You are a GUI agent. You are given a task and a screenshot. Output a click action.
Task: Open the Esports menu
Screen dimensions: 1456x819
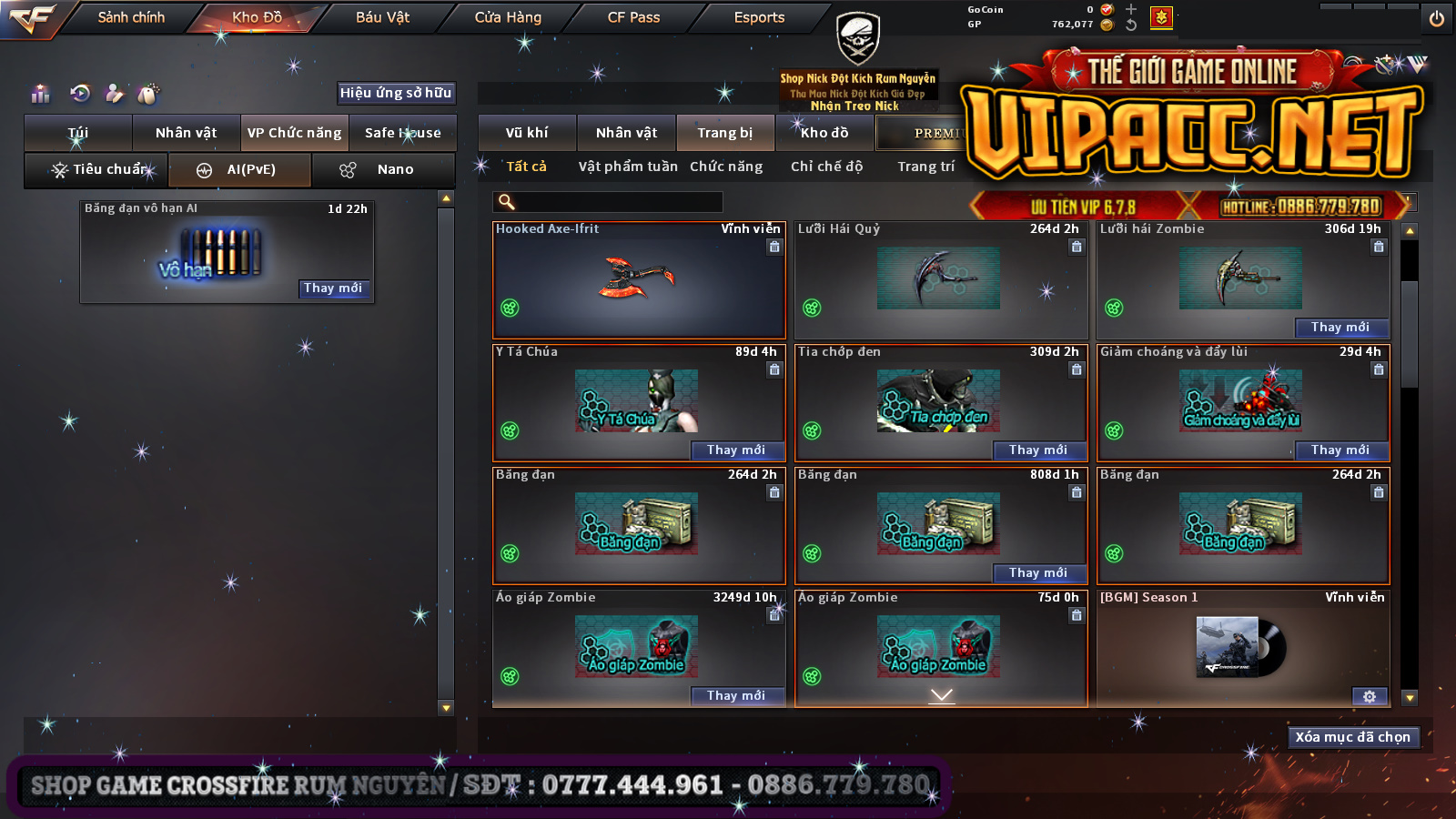point(759,17)
